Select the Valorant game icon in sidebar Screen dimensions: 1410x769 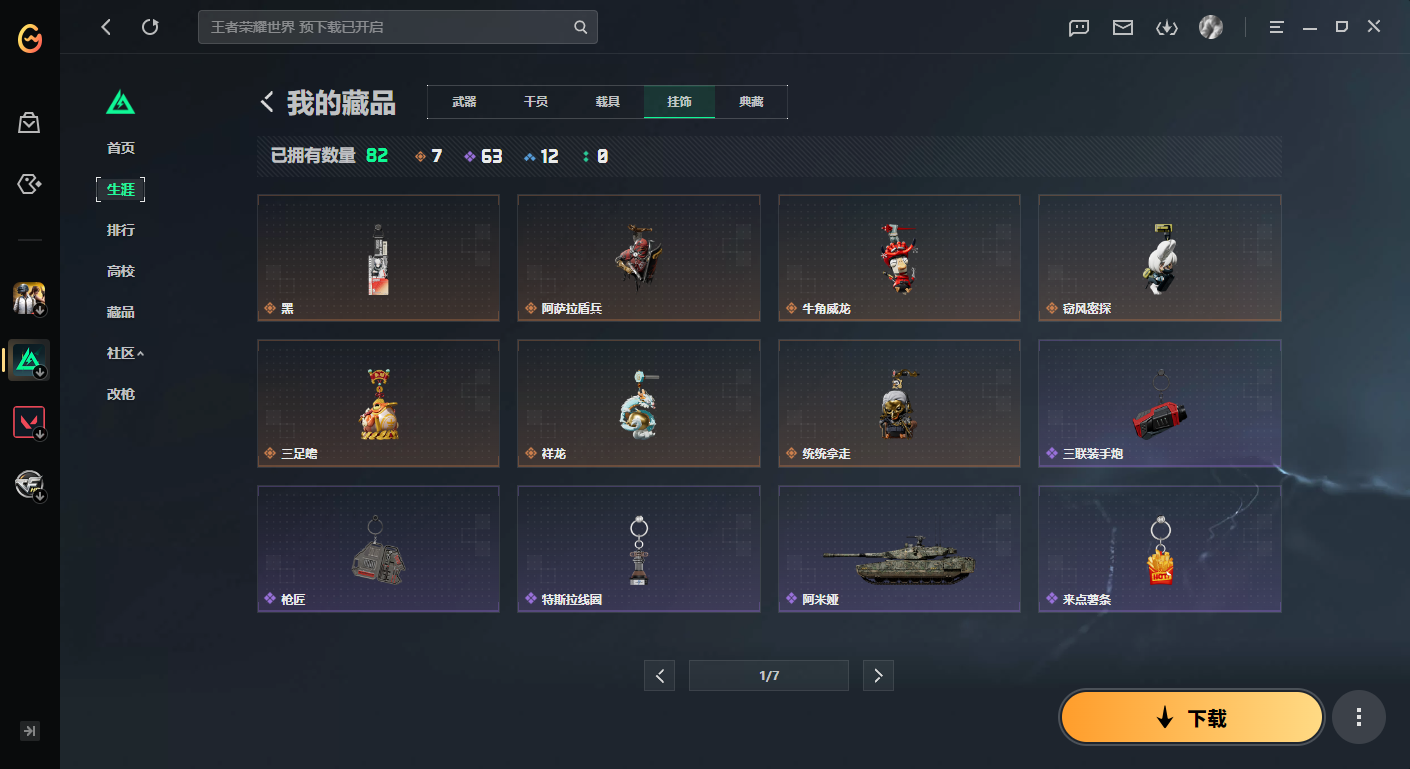(x=28, y=420)
